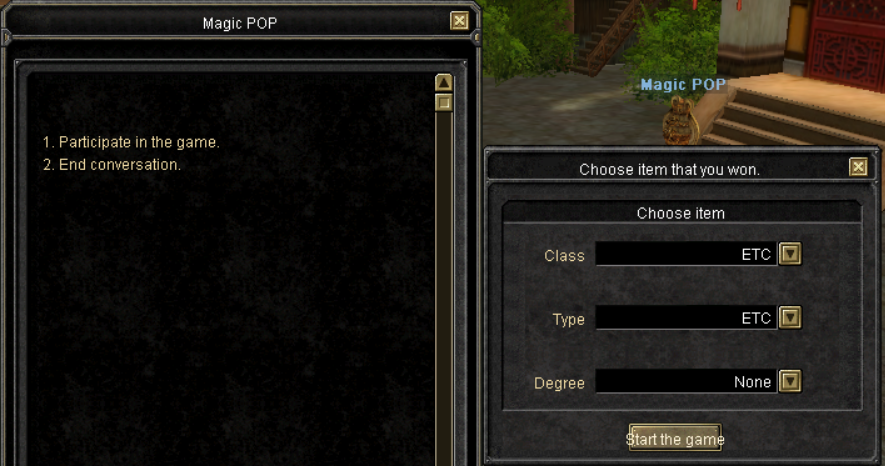This screenshot has height=466, width=885.
Task: Close the Magic POP dialogue window
Action: [459, 21]
